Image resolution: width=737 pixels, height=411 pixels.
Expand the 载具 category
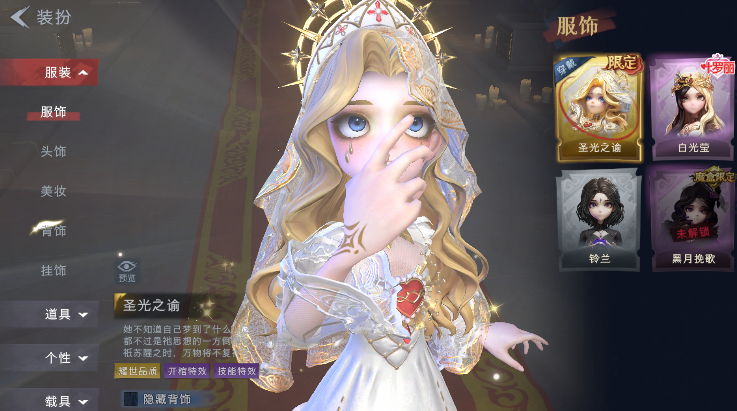pos(62,400)
